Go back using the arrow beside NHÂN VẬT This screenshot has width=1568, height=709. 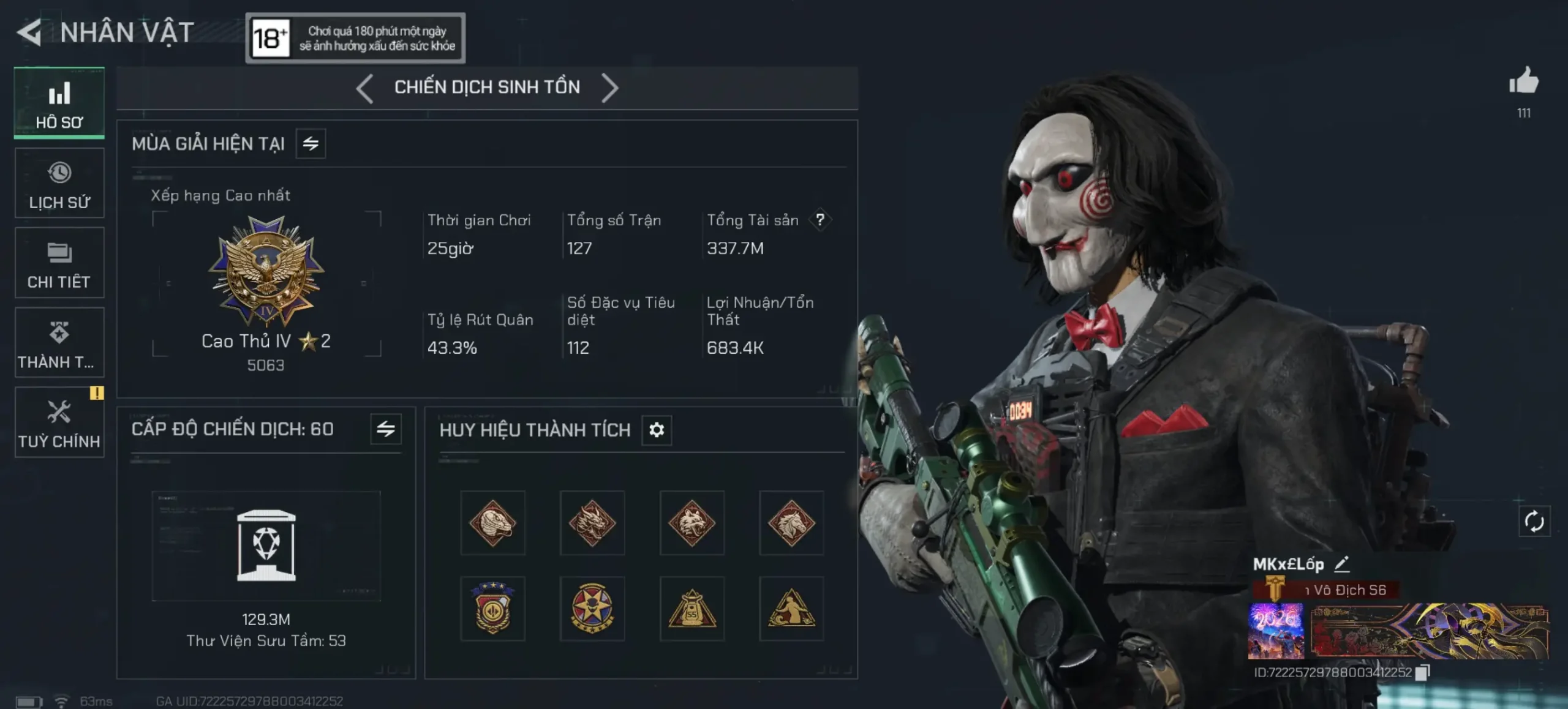point(29,32)
